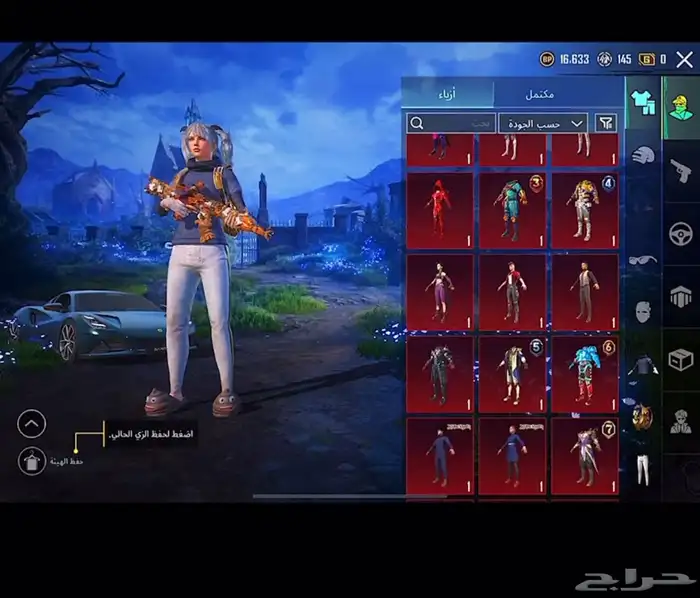Click the inventory search field

tap(451, 123)
